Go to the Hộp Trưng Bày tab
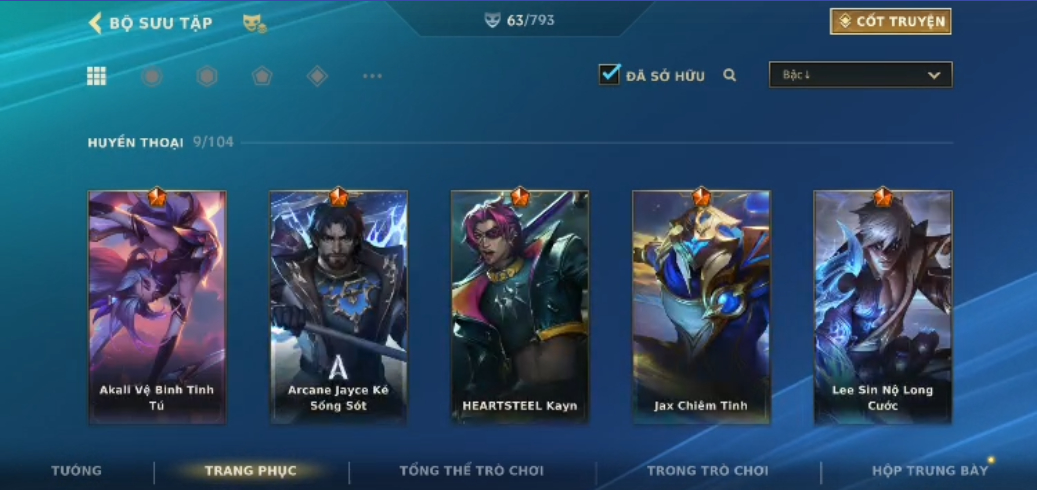This screenshot has width=1037, height=490. [x=929, y=471]
